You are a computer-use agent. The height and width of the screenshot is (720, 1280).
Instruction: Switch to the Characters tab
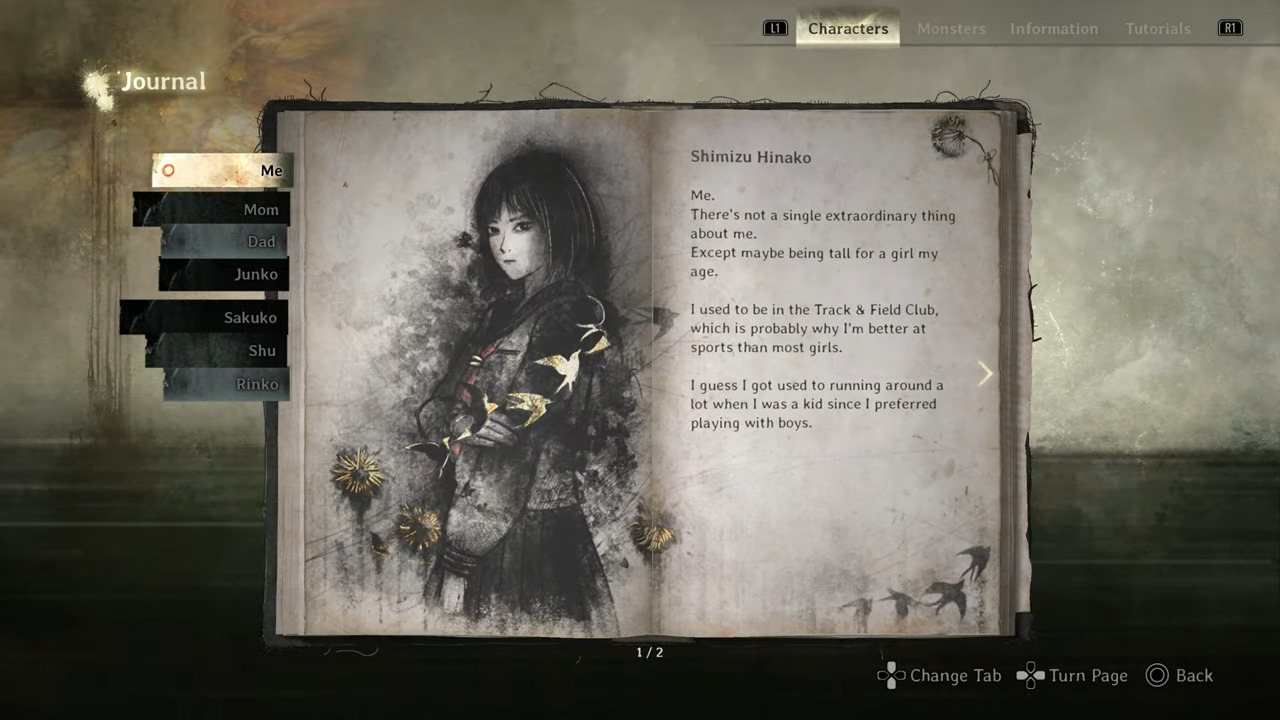coord(848,28)
